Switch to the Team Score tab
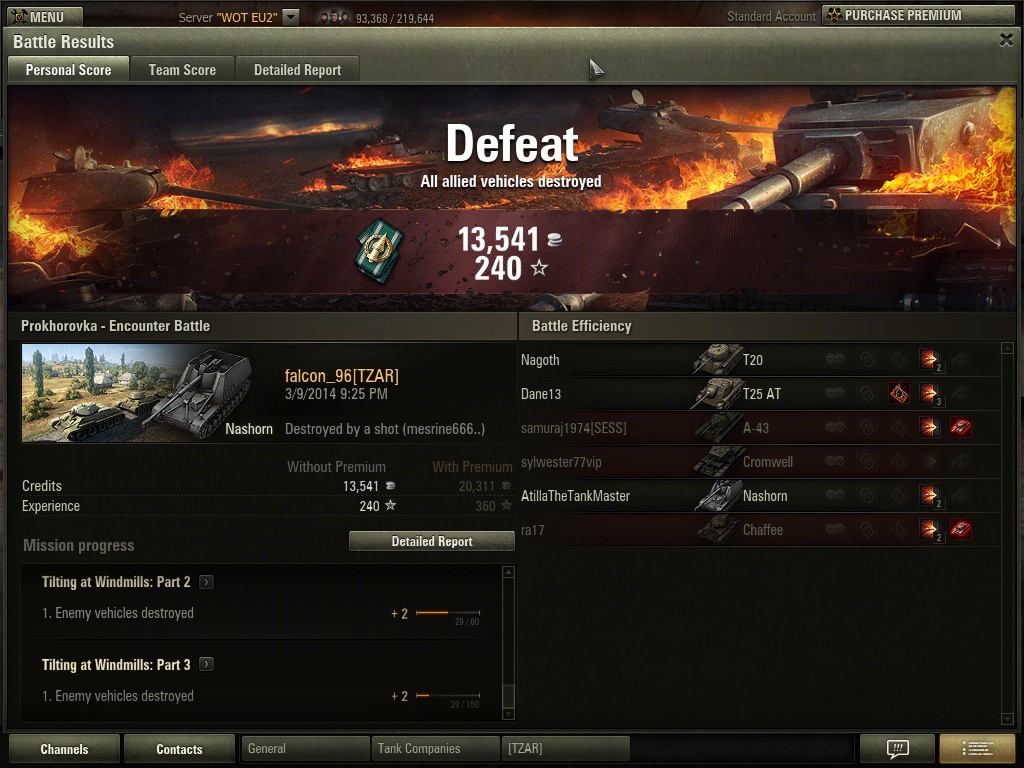 (182, 70)
